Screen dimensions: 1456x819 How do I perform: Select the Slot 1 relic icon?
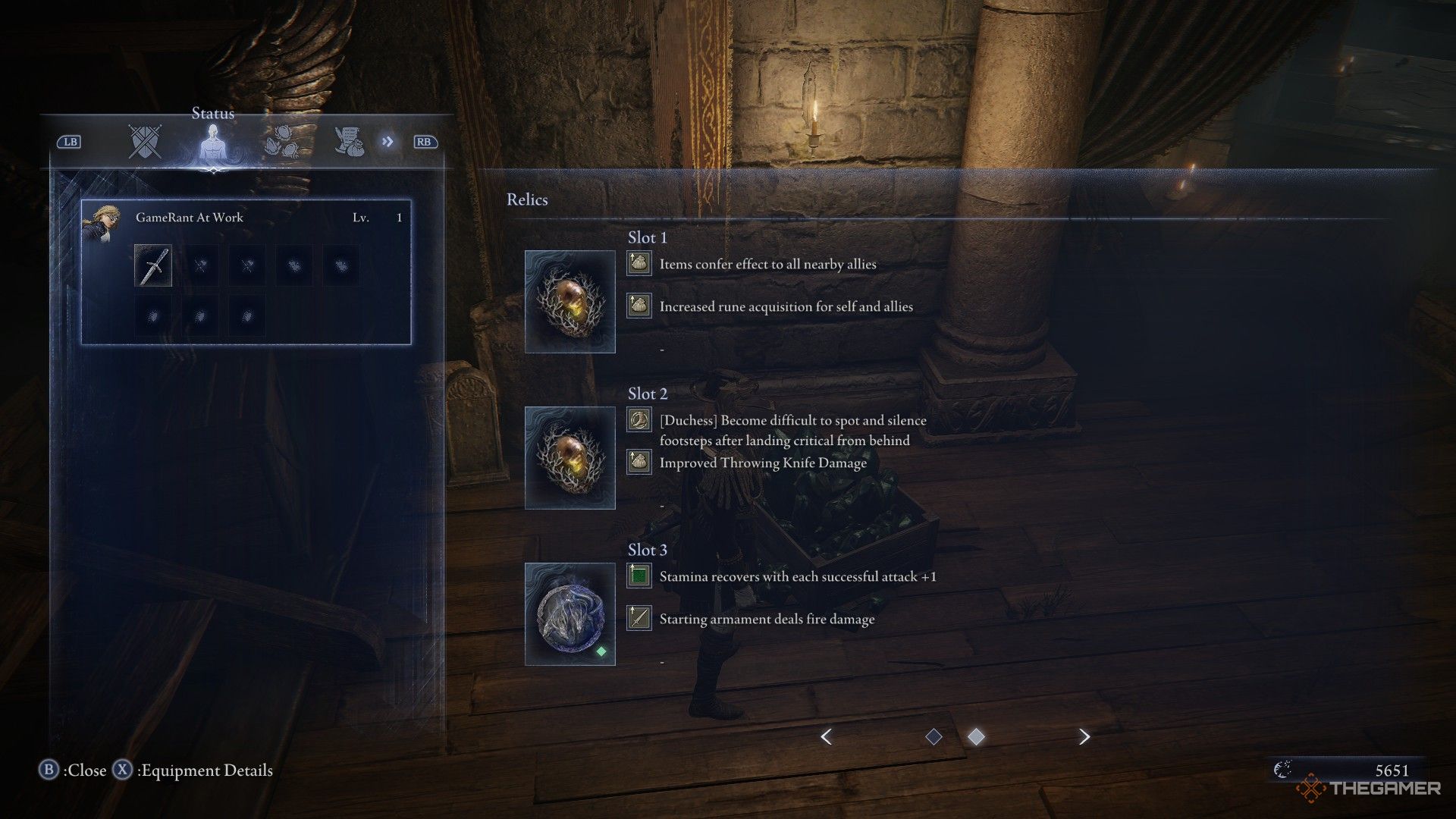point(570,302)
